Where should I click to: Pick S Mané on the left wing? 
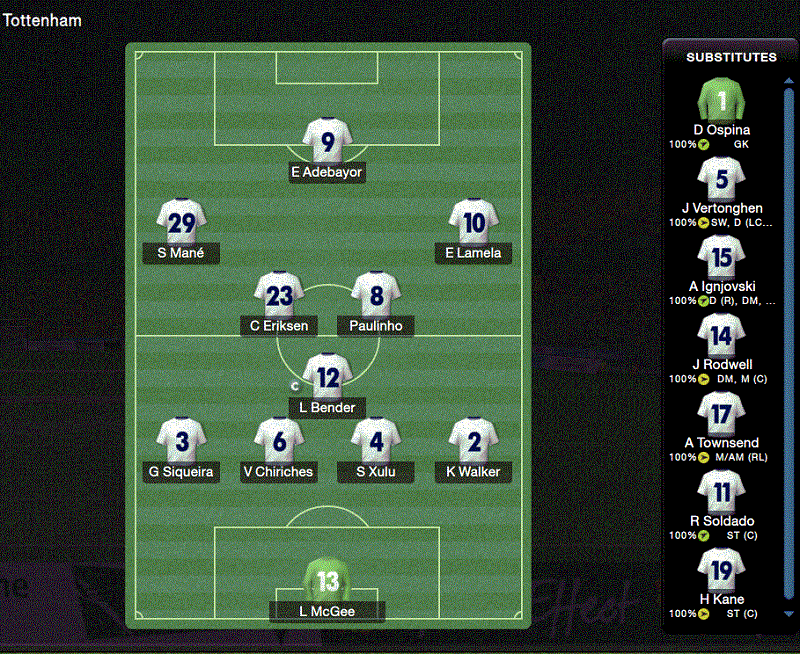(x=182, y=222)
